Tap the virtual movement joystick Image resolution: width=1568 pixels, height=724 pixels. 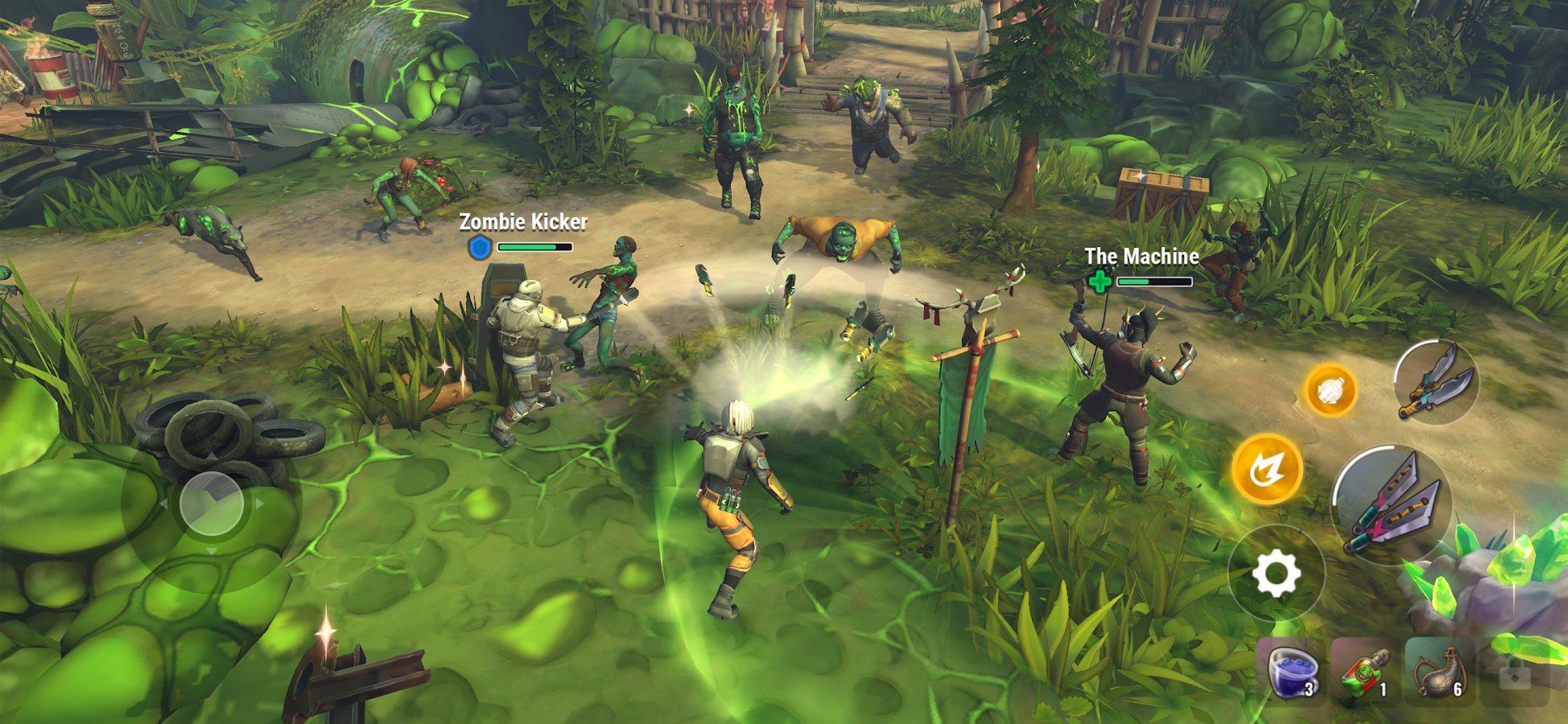tap(211, 504)
